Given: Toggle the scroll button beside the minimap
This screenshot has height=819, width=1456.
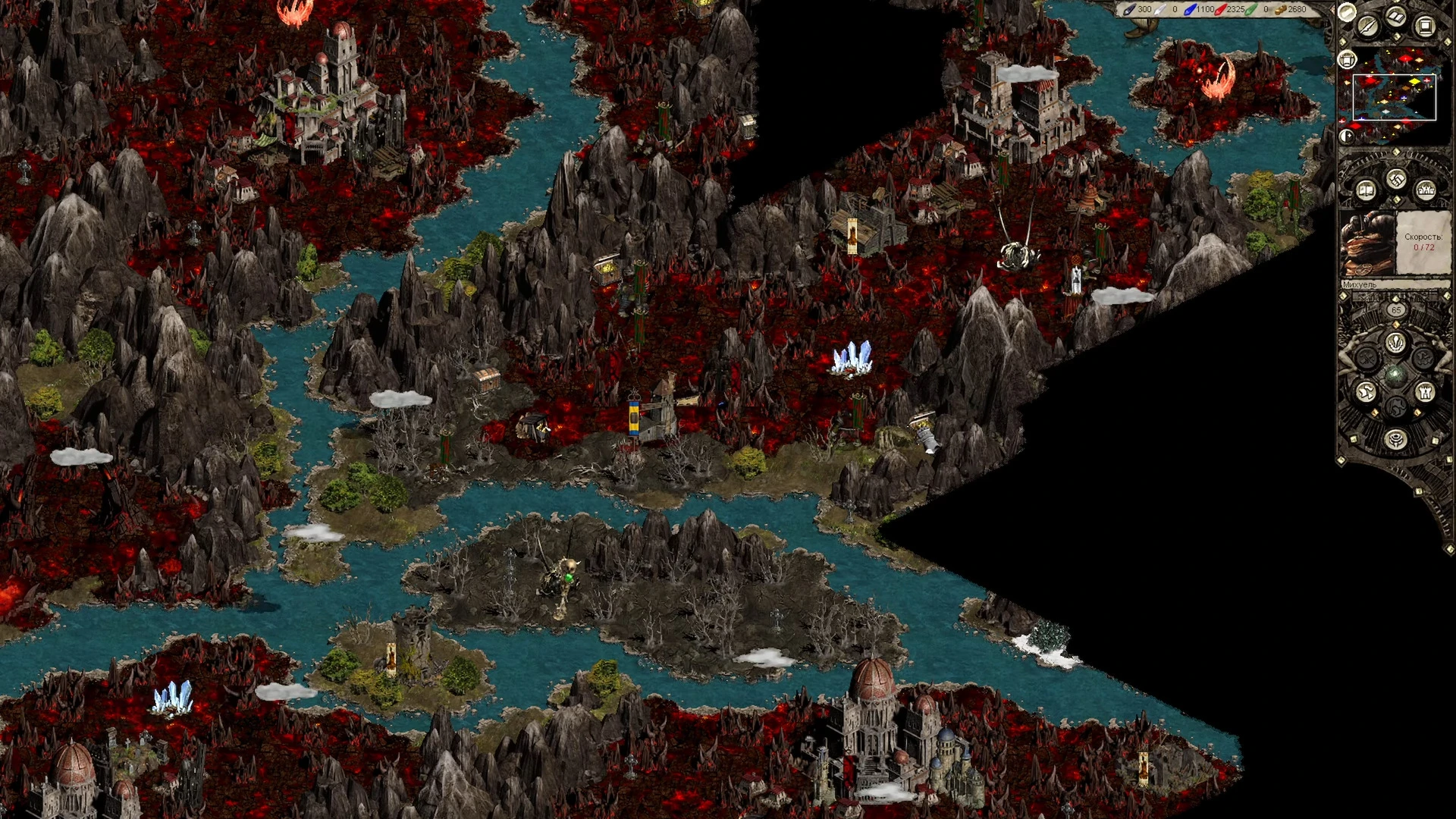Looking at the screenshot, I should point(1347,59).
